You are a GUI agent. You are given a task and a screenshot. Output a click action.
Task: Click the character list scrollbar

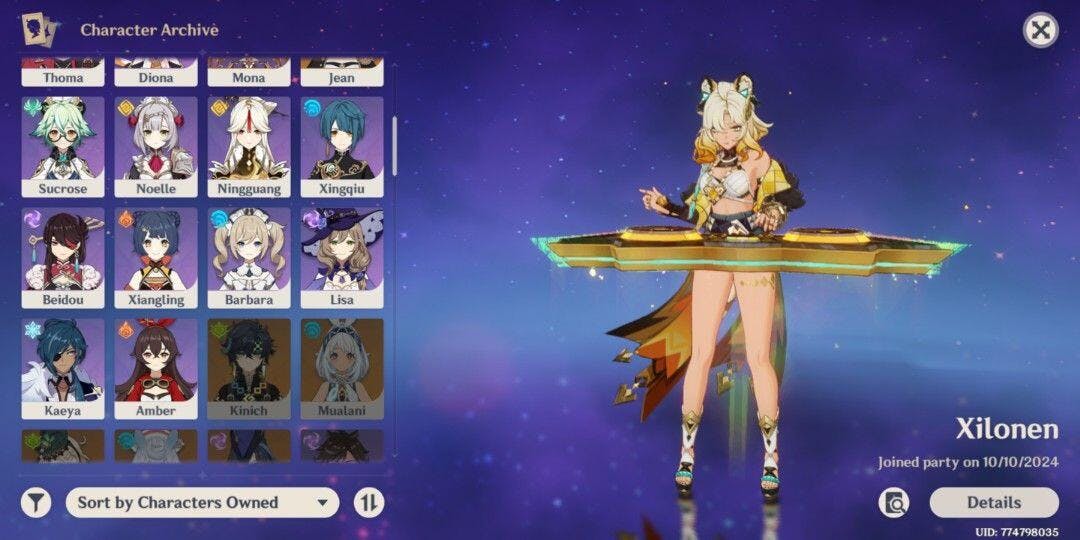(x=395, y=145)
